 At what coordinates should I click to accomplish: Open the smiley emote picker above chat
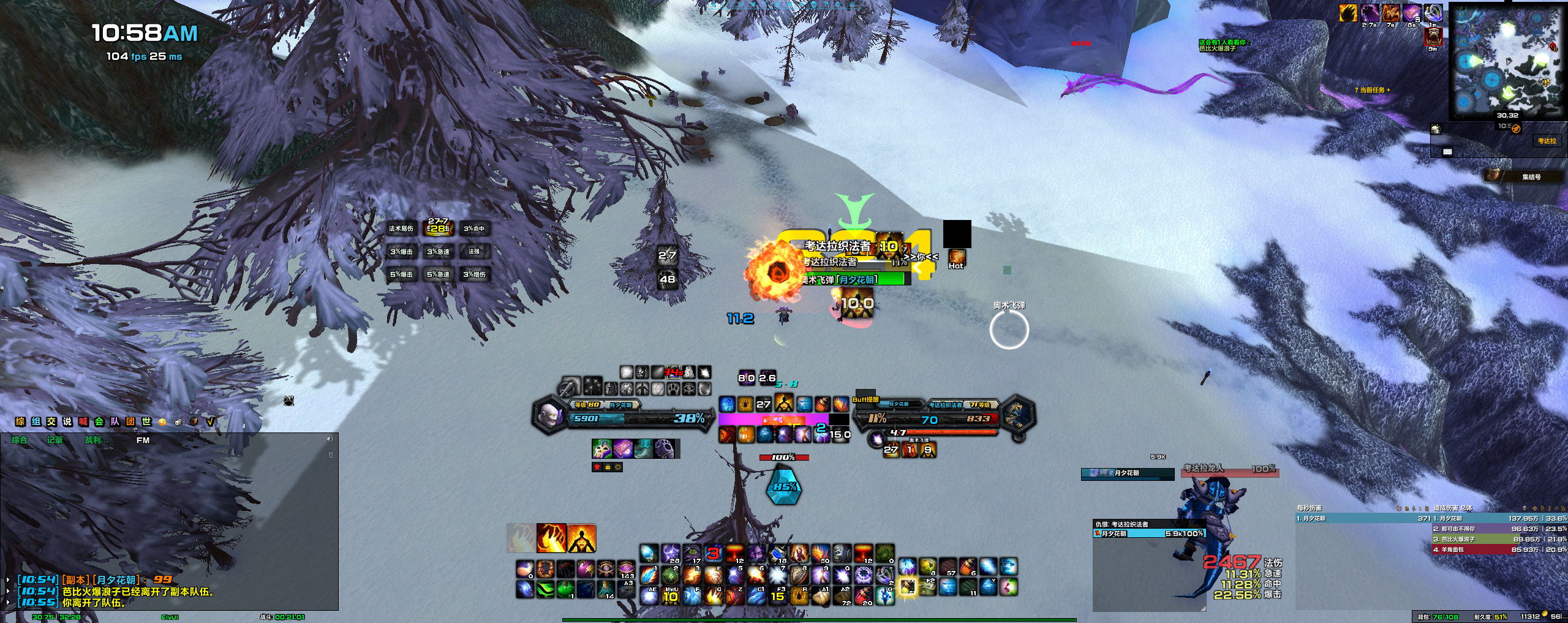(x=162, y=421)
